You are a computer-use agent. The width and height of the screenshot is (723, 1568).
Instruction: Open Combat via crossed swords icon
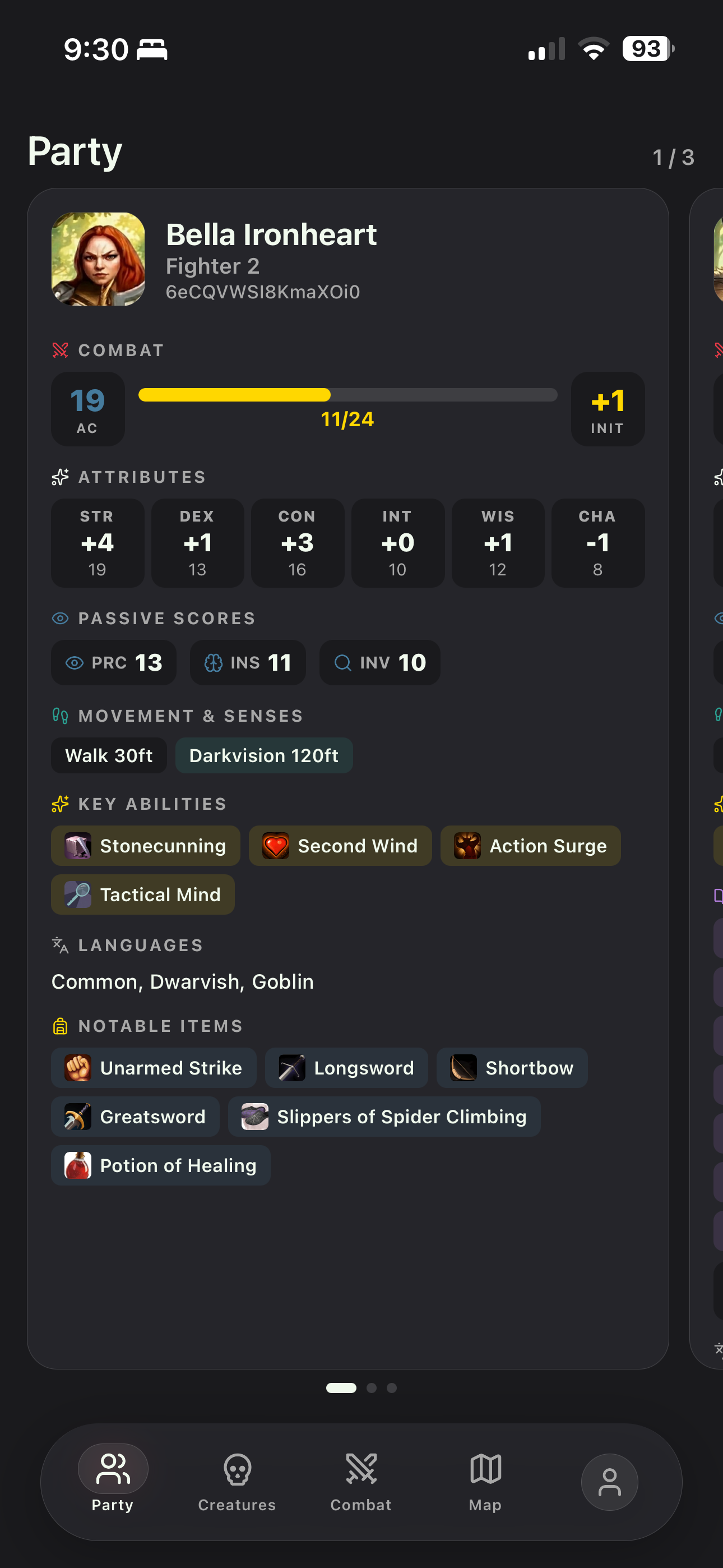(361, 1467)
